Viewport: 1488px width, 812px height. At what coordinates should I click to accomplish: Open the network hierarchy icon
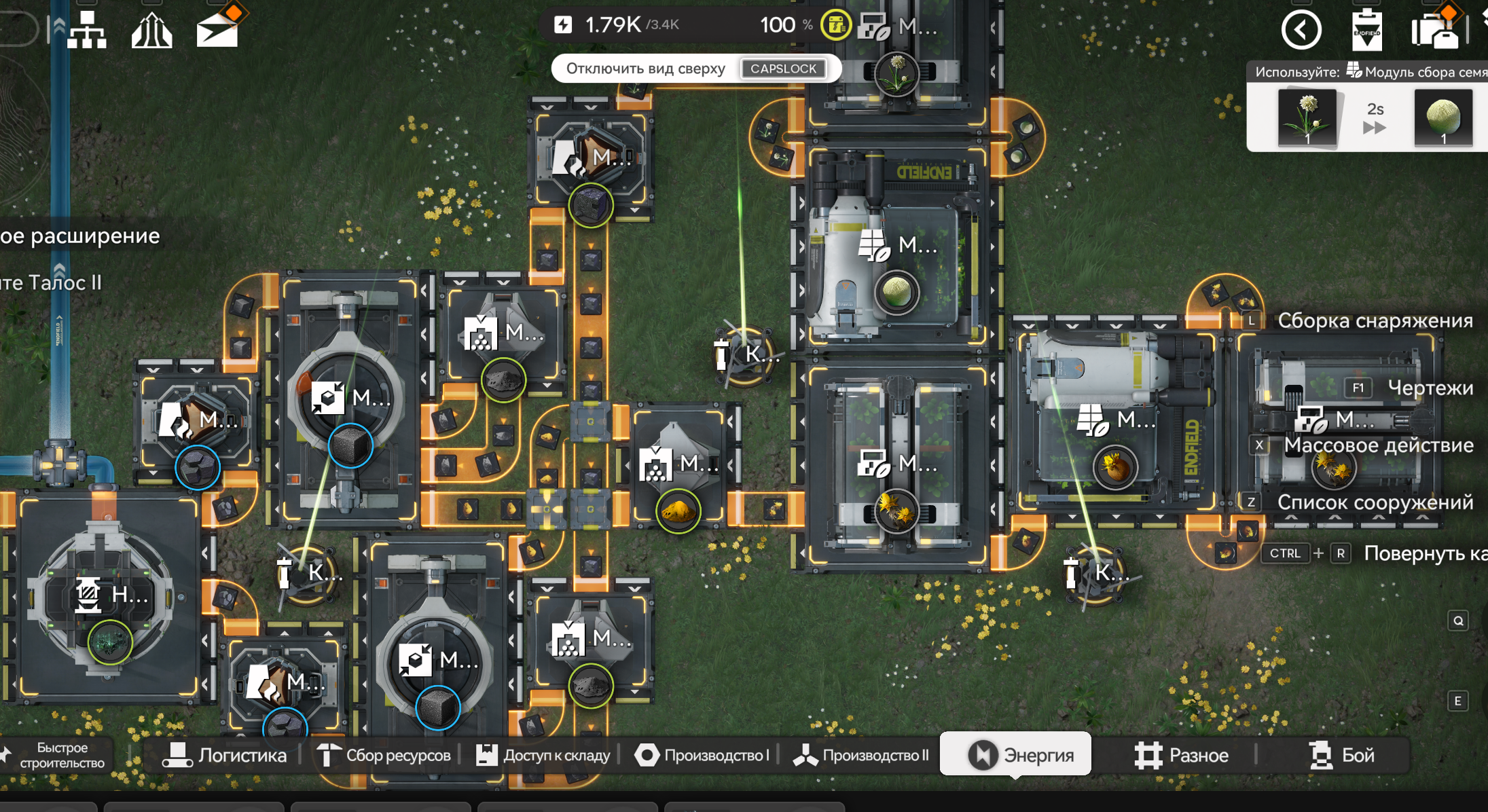click(86, 30)
